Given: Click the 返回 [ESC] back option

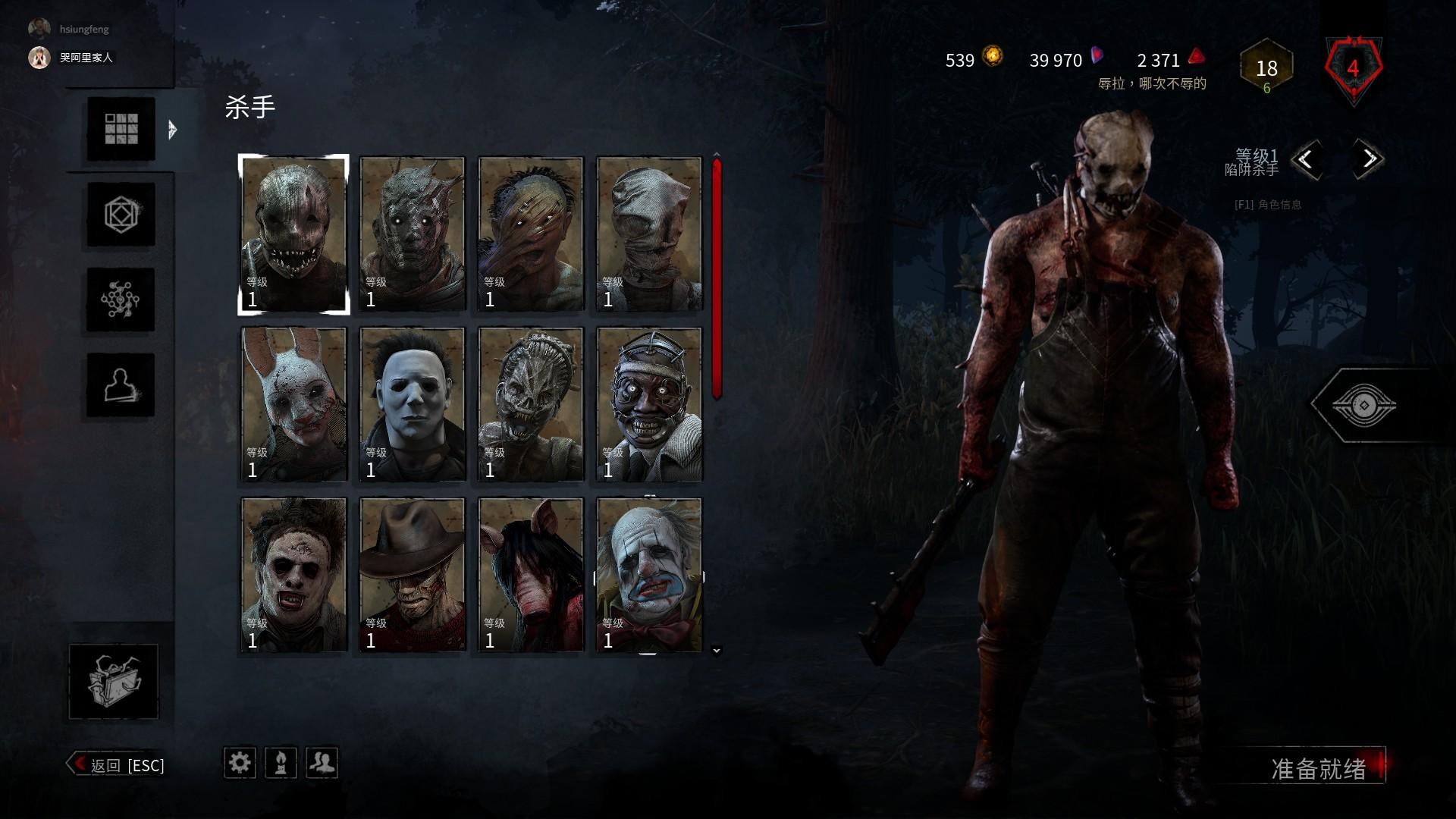Looking at the screenshot, I should coord(121,765).
